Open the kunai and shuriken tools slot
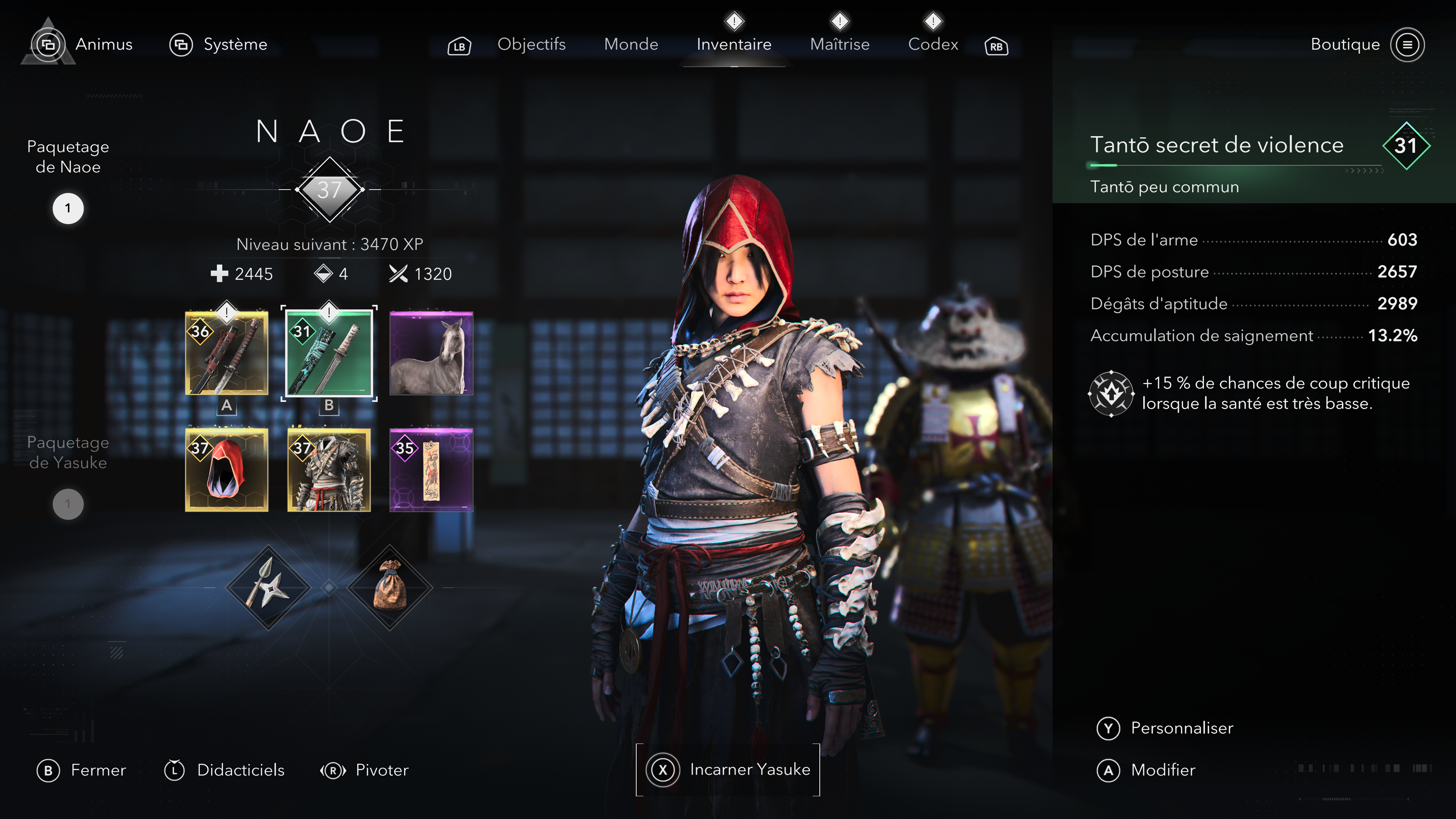This screenshot has height=819, width=1456. point(268,588)
